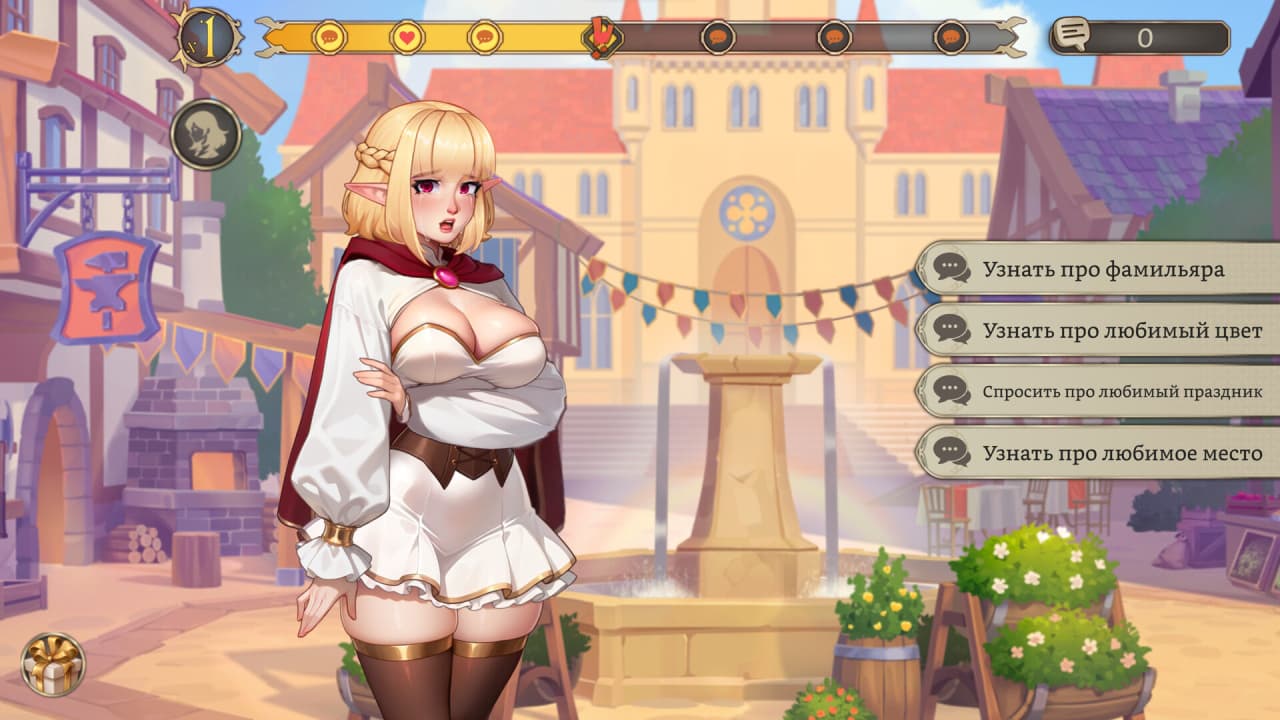Select the exclamation mark marker on progress bar
Viewport: 1280px width, 720px height.
tap(601, 38)
